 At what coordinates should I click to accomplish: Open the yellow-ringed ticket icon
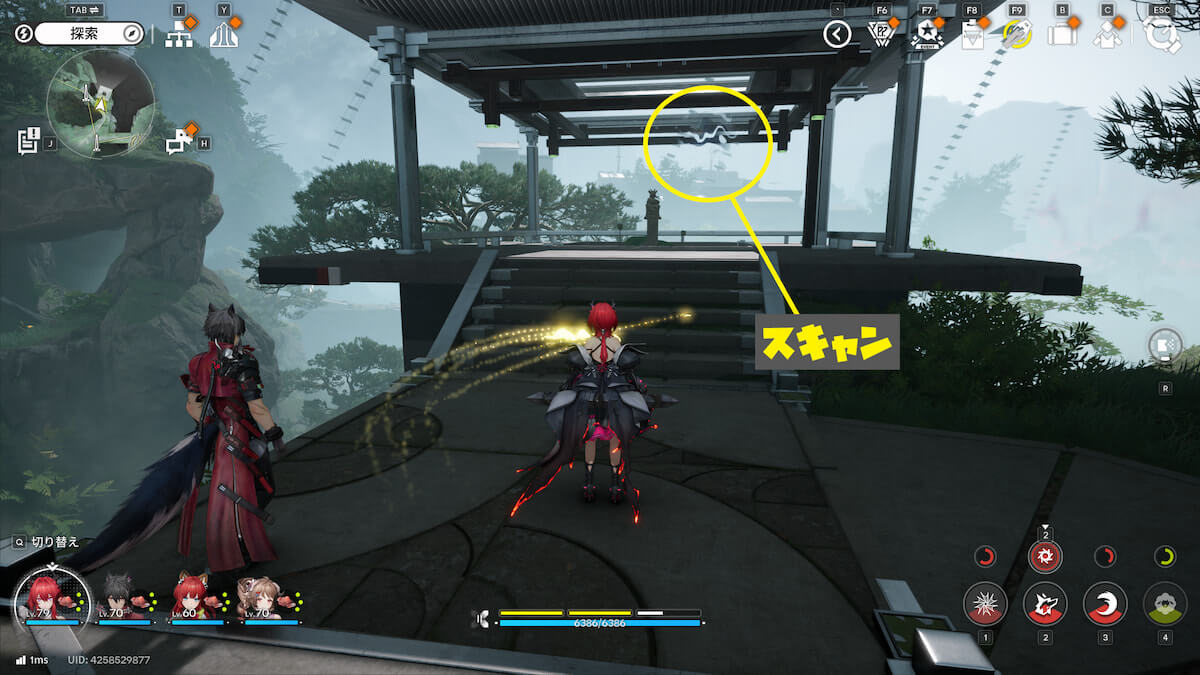coord(1017,35)
